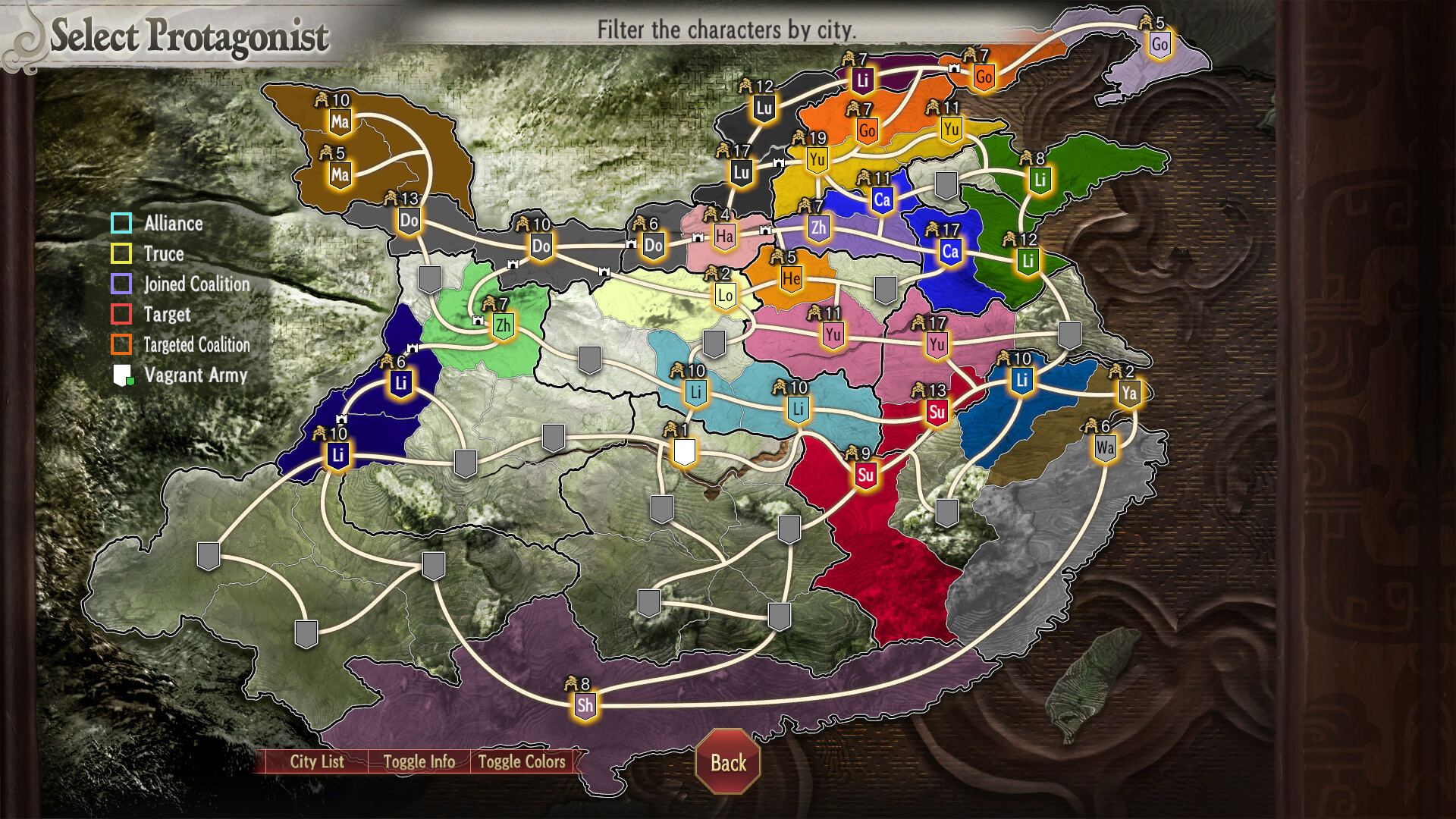Click the Do badge with 13 characters
1456x819 pixels.
[x=409, y=219]
